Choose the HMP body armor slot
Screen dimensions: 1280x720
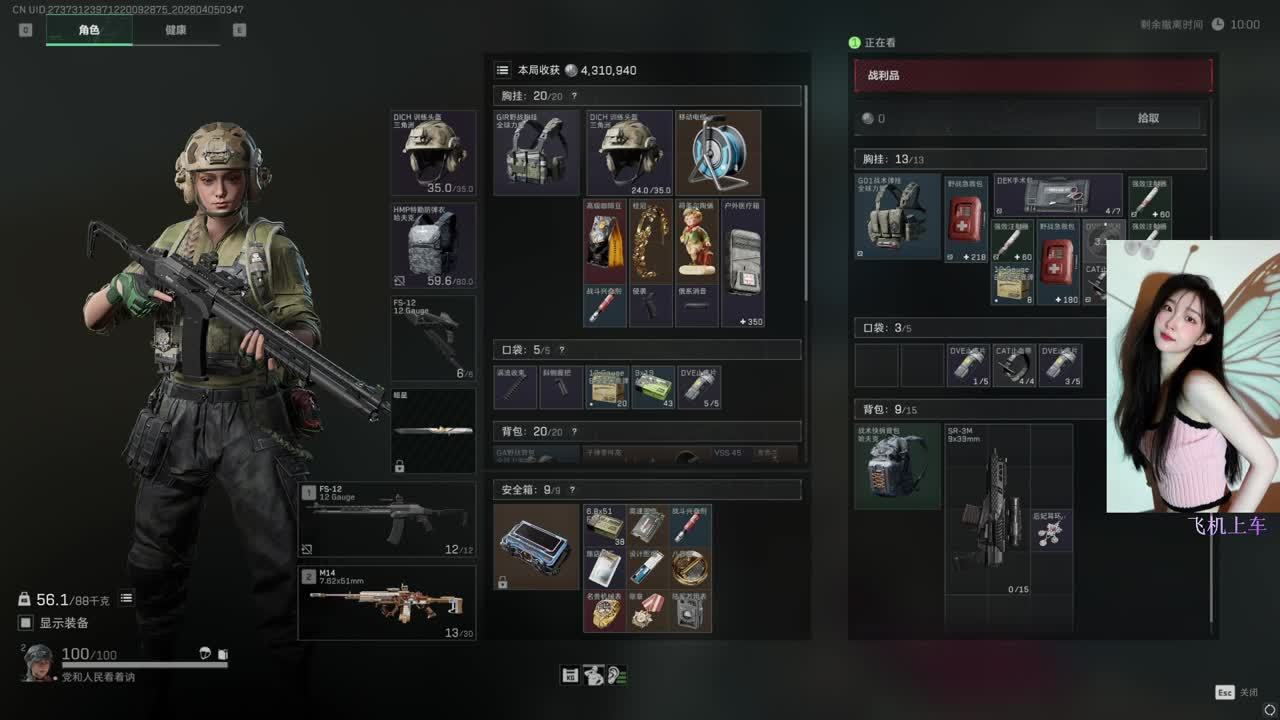433,245
